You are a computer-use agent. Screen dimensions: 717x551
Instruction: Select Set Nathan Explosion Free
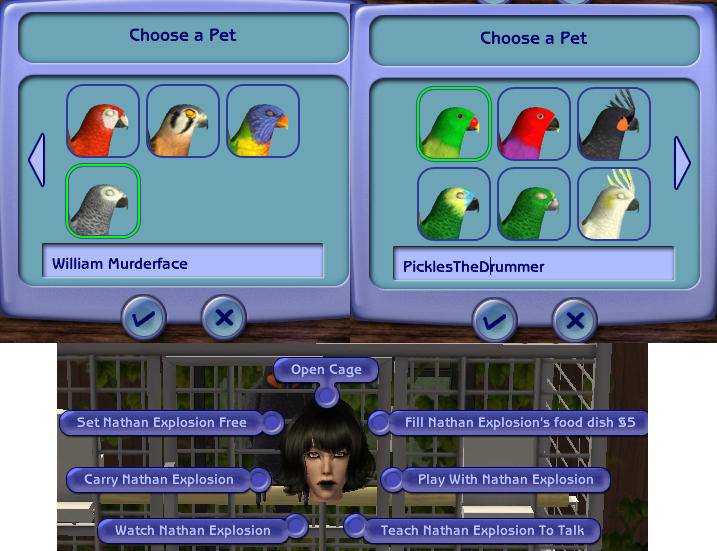click(x=161, y=423)
